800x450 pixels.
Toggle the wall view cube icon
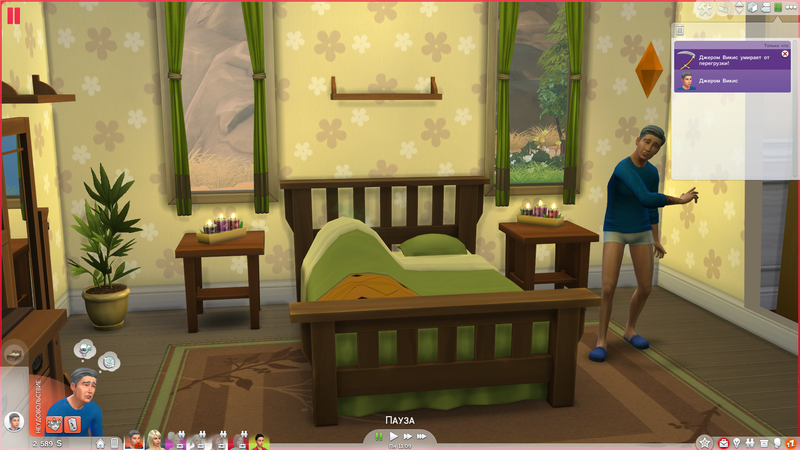750,8
